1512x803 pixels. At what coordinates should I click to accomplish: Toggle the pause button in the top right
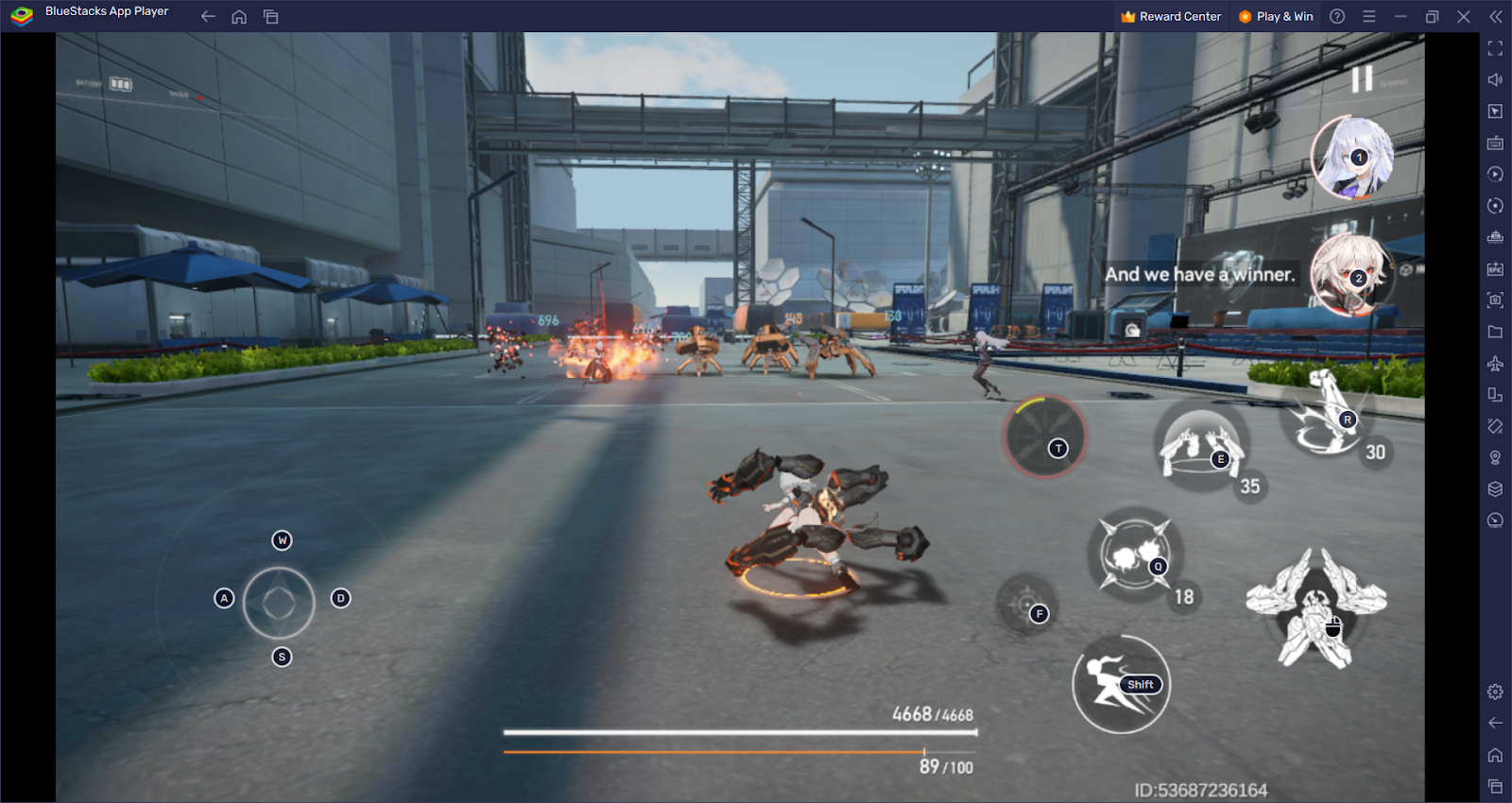pyautogui.click(x=1364, y=79)
